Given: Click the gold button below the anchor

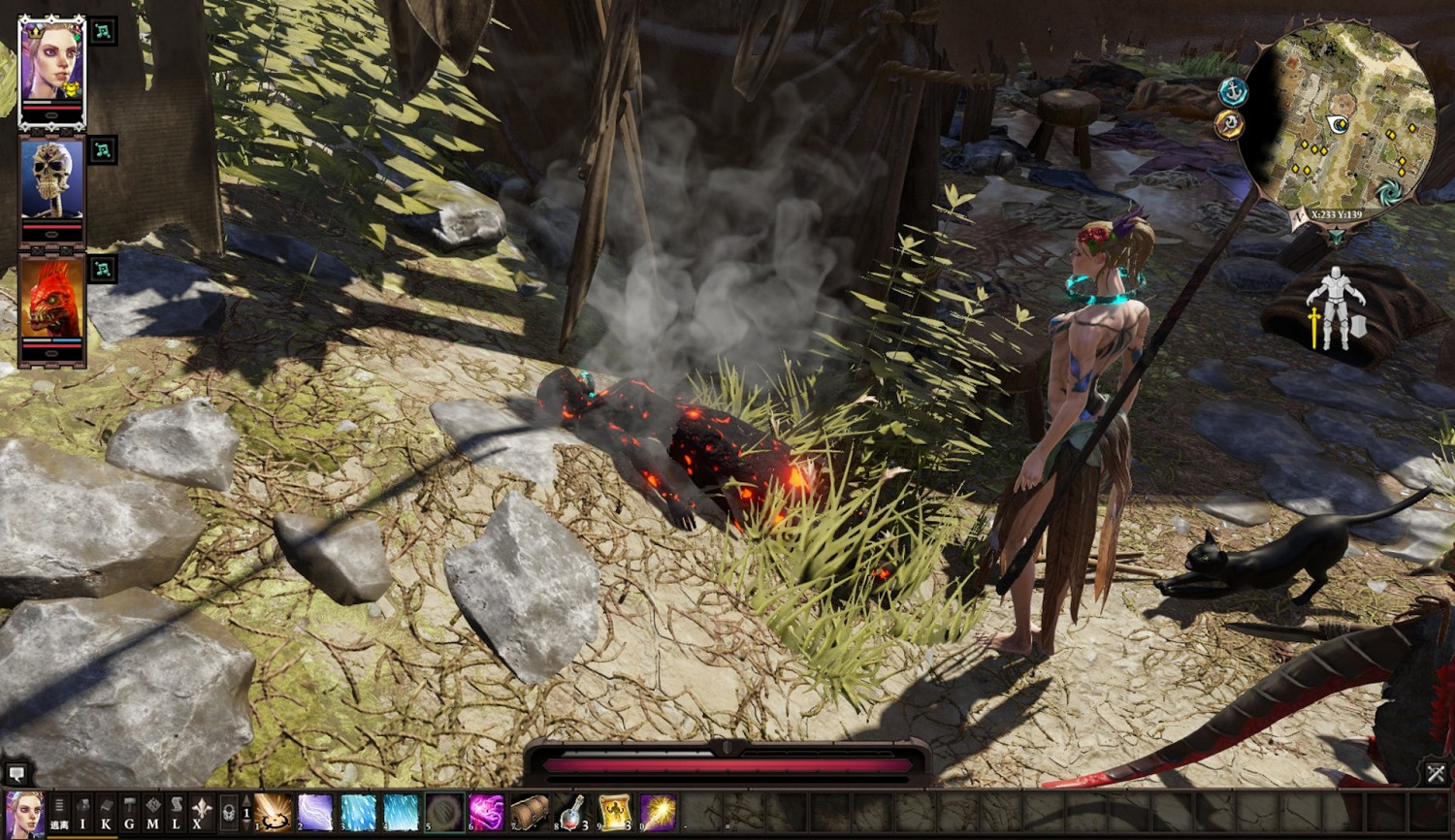Looking at the screenshot, I should click(x=1228, y=125).
